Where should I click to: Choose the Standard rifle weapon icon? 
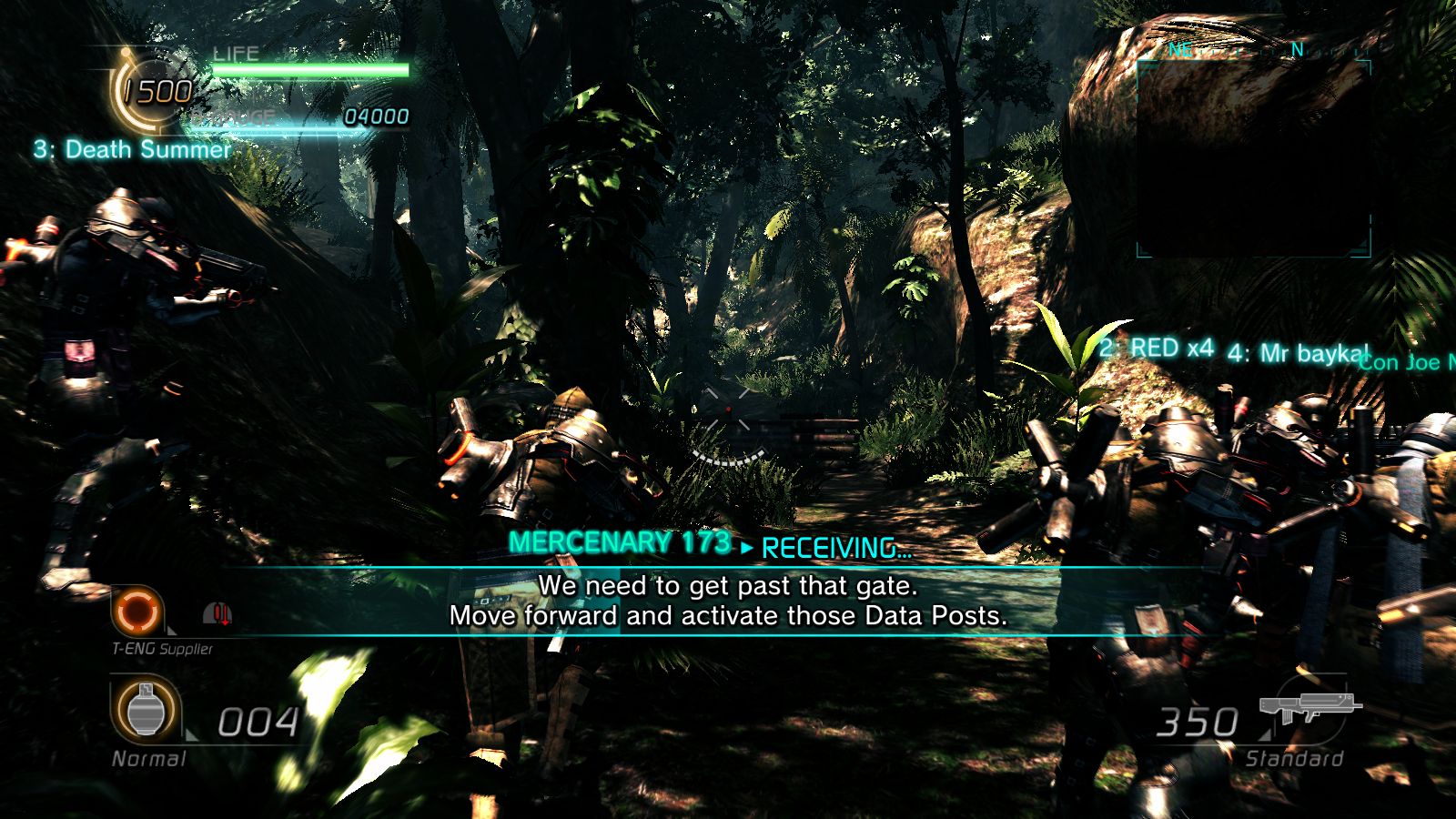click(x=1310, y=707)
